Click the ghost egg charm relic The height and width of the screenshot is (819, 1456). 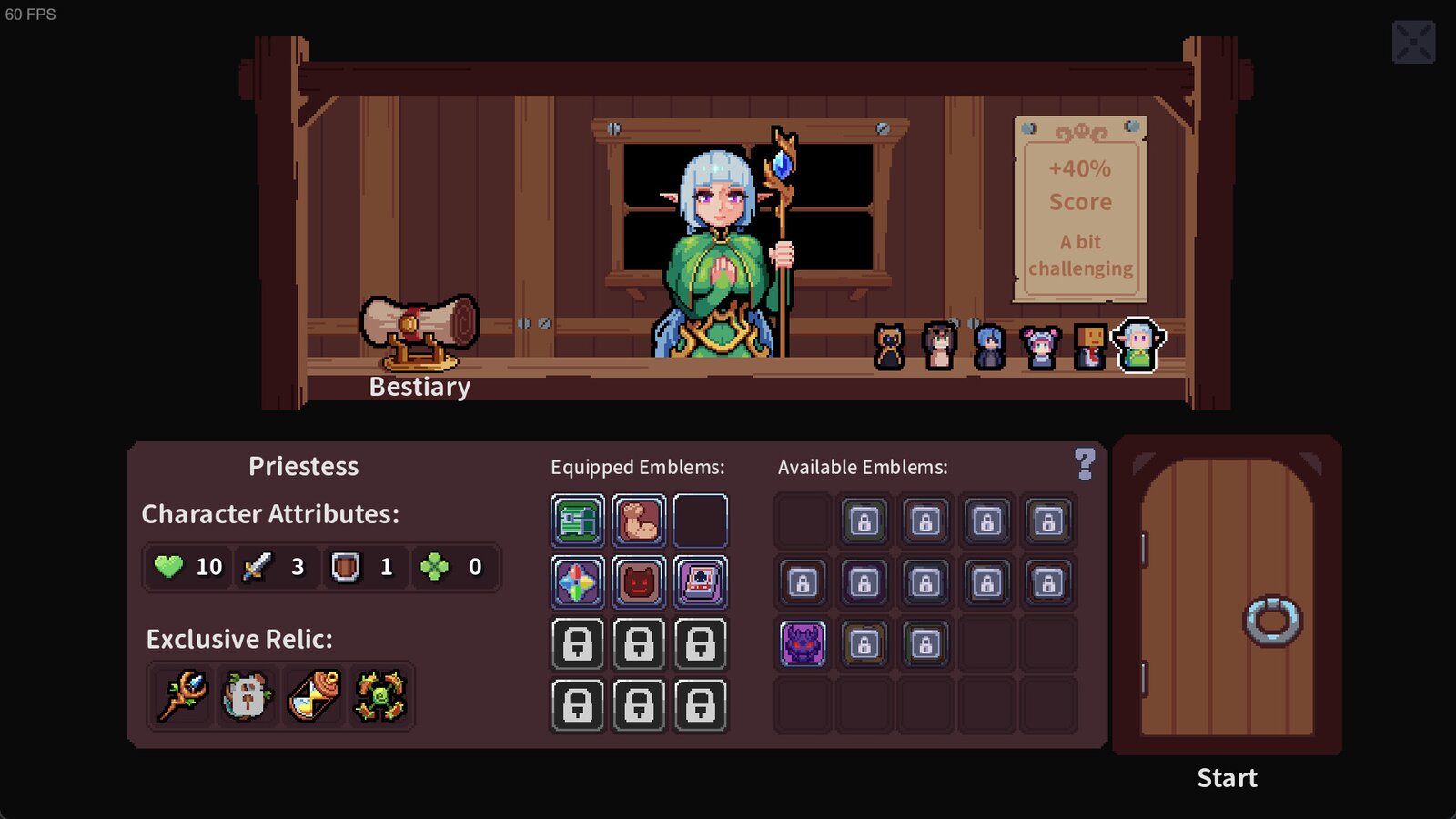pos(246,696)
